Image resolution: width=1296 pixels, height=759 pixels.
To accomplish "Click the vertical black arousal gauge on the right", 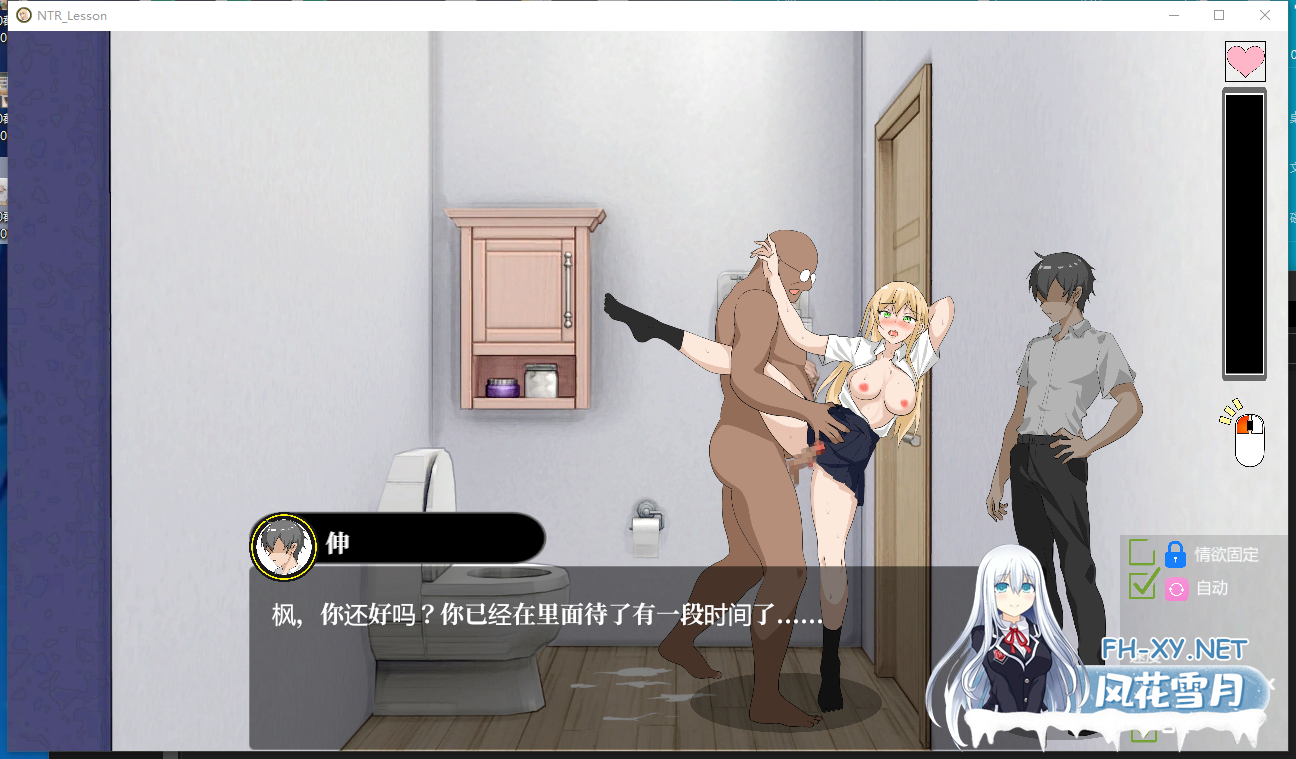I will 1243,233.
